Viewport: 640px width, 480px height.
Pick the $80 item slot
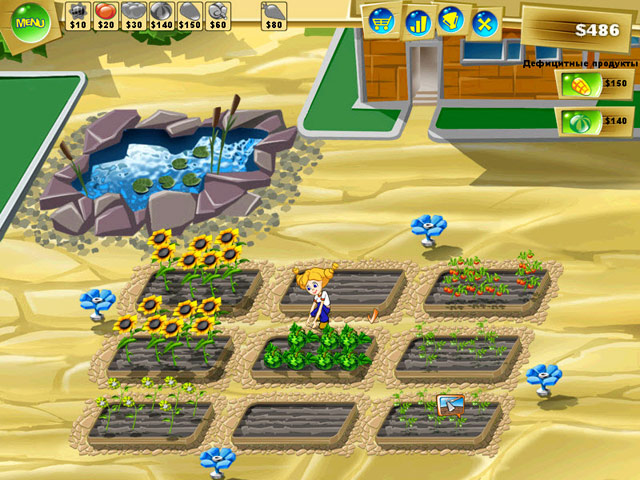[x=273, y=14]
